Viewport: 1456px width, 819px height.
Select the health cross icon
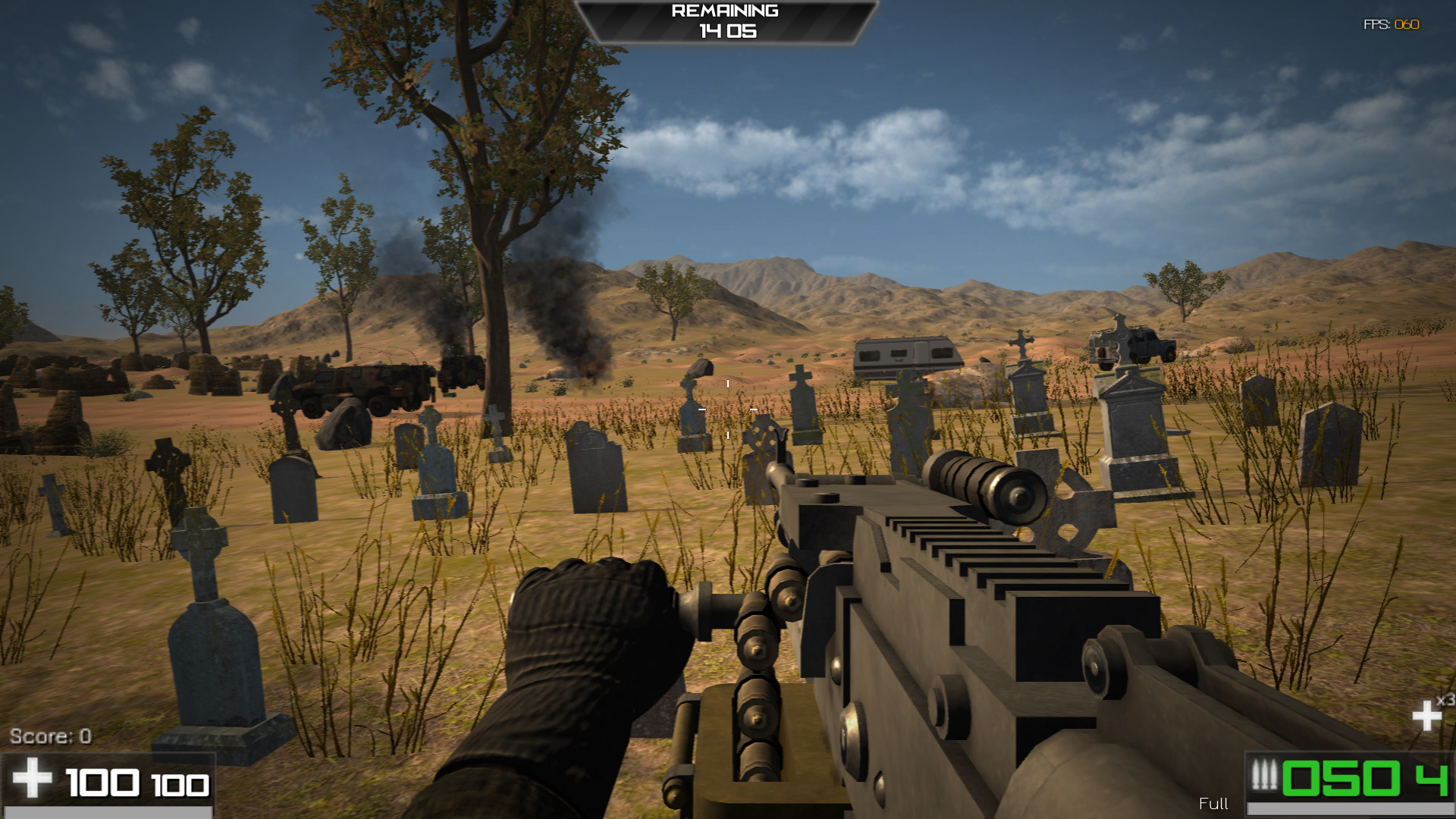(x=33, y=777)
